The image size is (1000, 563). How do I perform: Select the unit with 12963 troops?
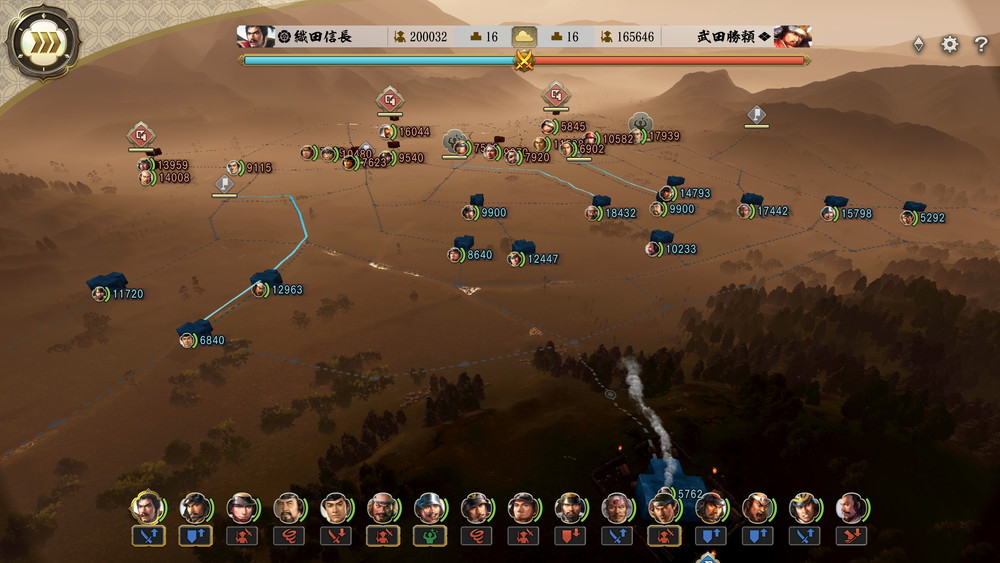pos(260,290)
